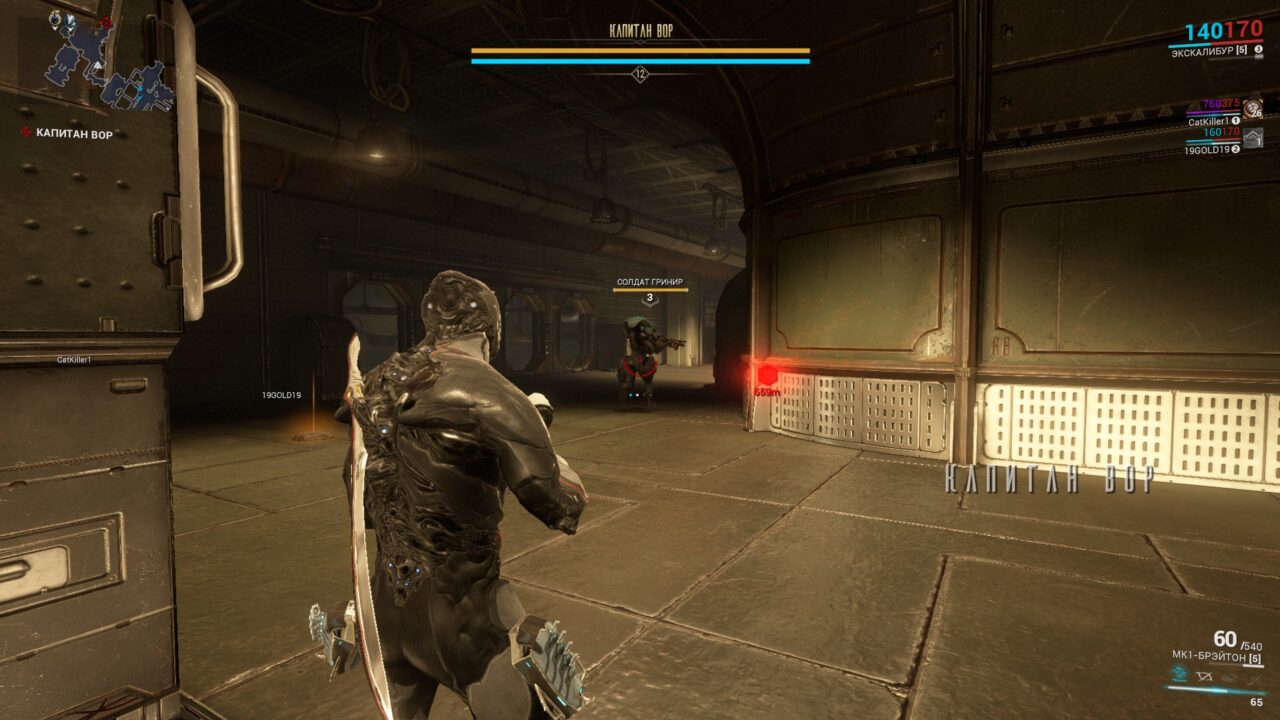Image resolution: width=1280 pixels, height=720 pixels.
Task: Click 19GOLD19's number 2 squad badge
Action: pos(1234,150)
